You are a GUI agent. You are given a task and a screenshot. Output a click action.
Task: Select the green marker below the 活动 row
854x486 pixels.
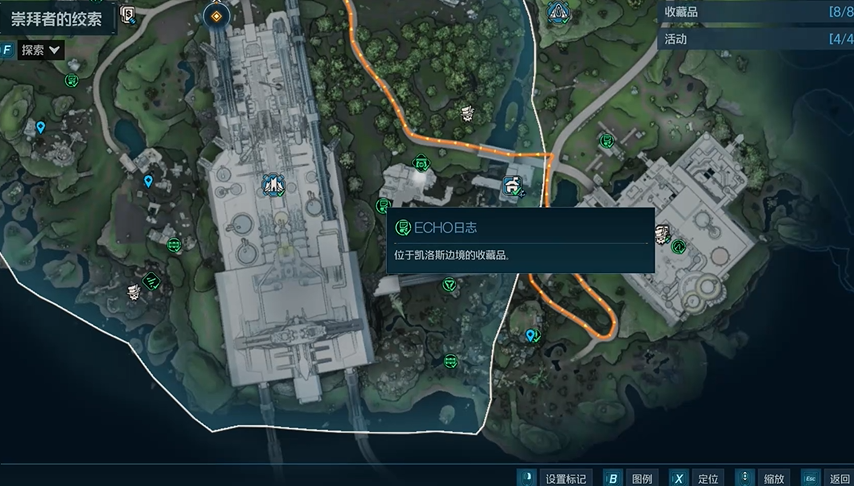click(x=605, y=141)
